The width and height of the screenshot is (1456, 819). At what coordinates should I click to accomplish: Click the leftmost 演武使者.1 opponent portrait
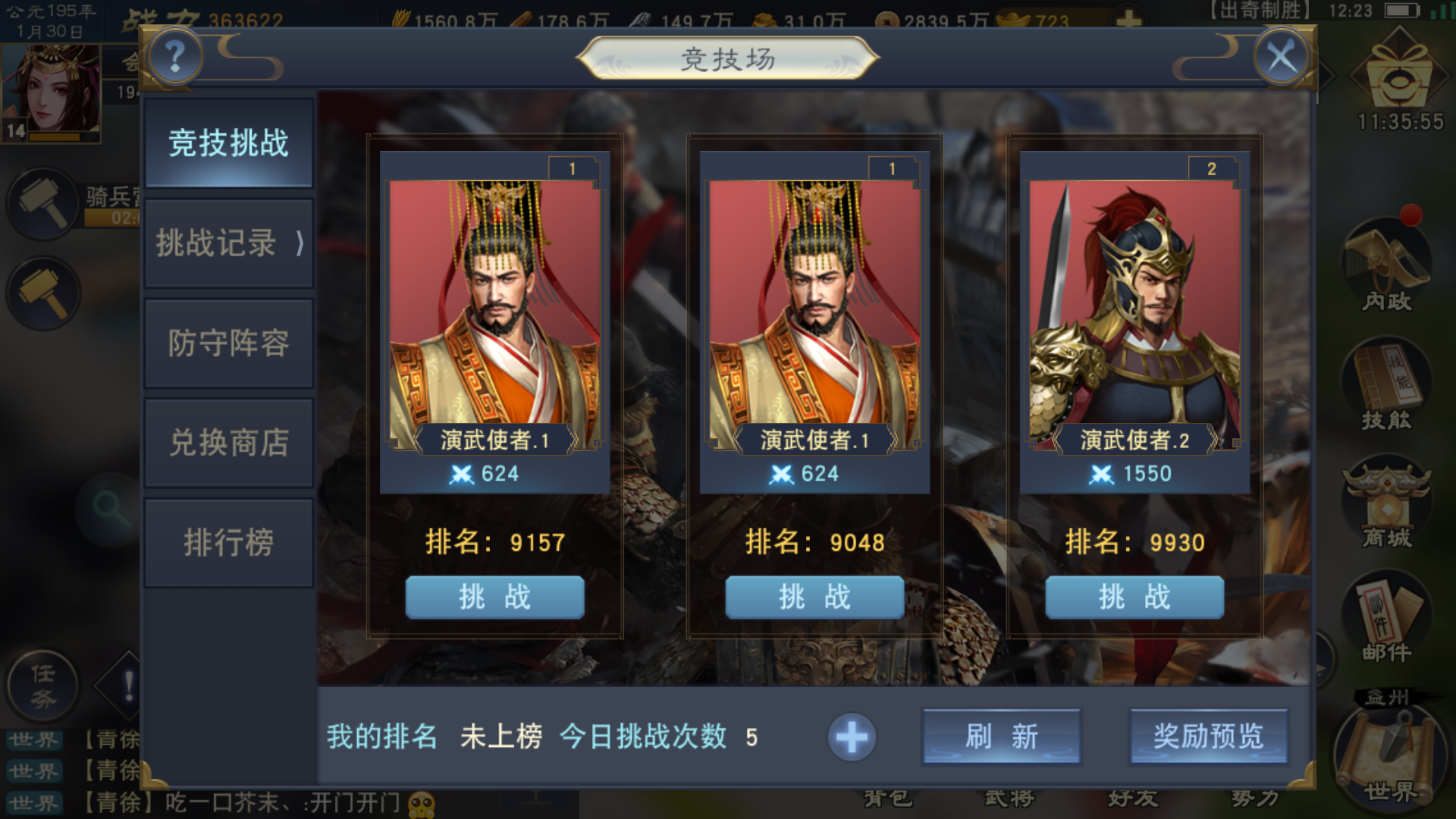(494, 303)
